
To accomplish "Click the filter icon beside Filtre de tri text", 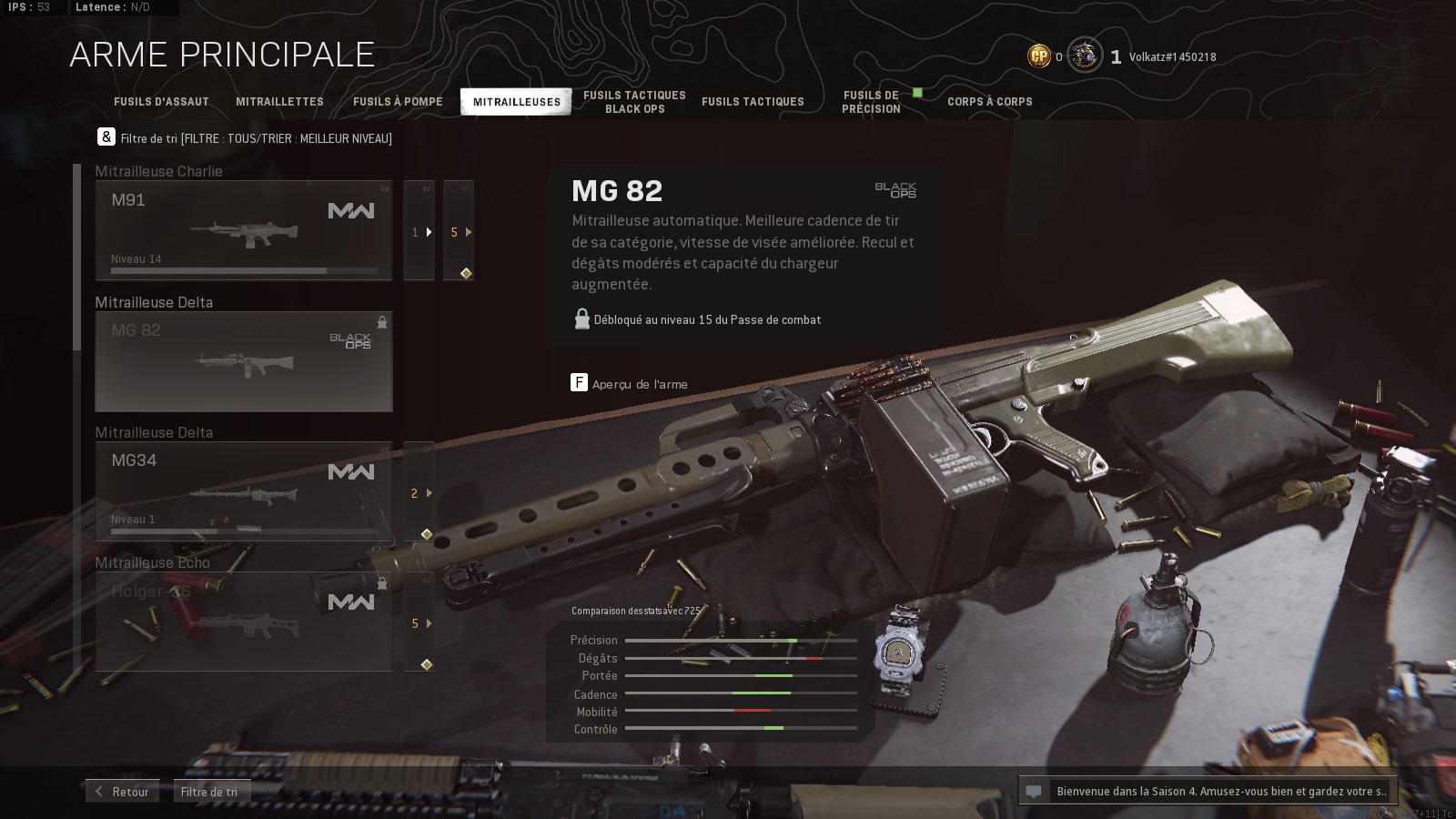I will pos(106,136).
